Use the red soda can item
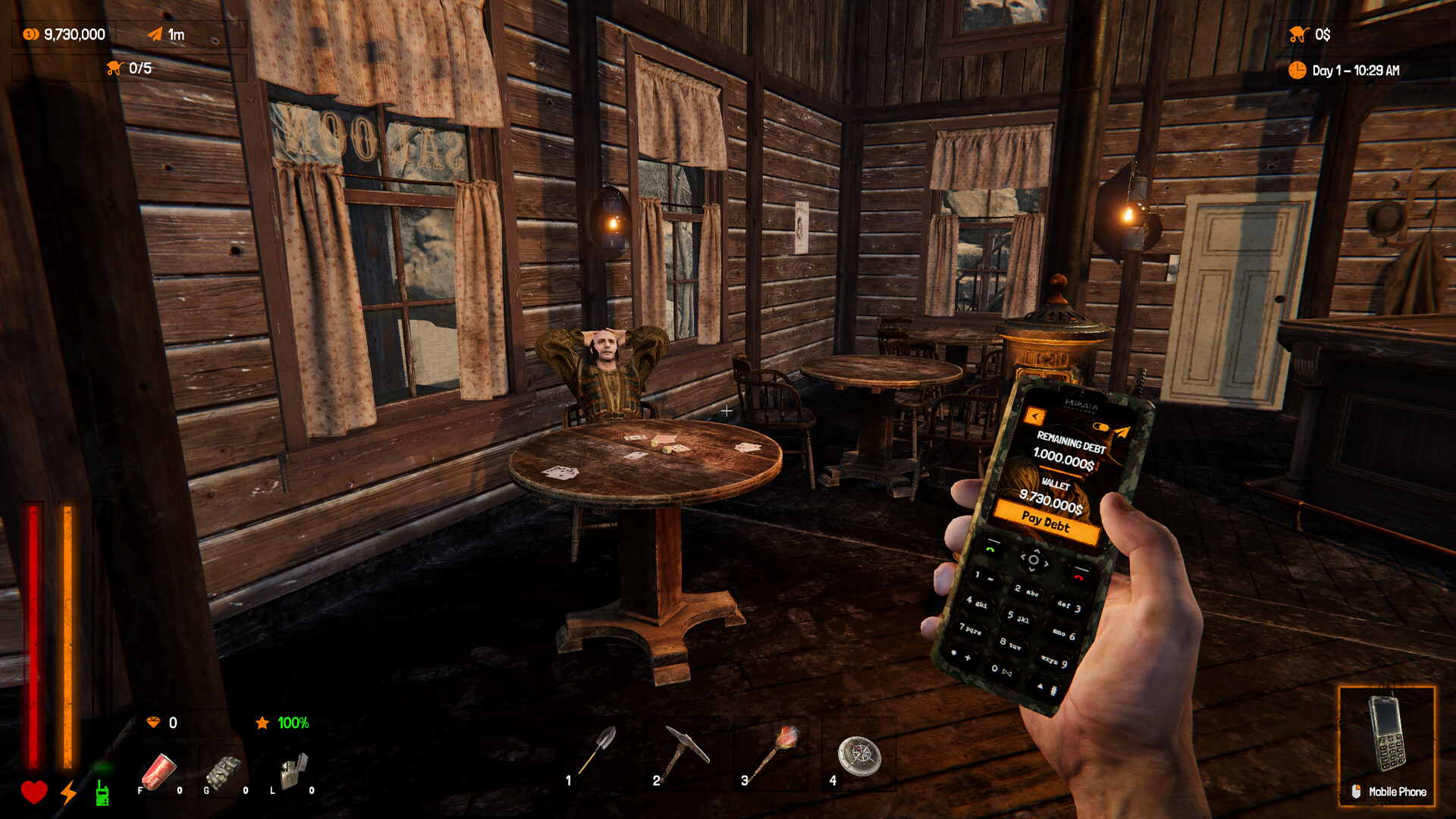This screenshot has width=1456, height=819. click(158, 773)
